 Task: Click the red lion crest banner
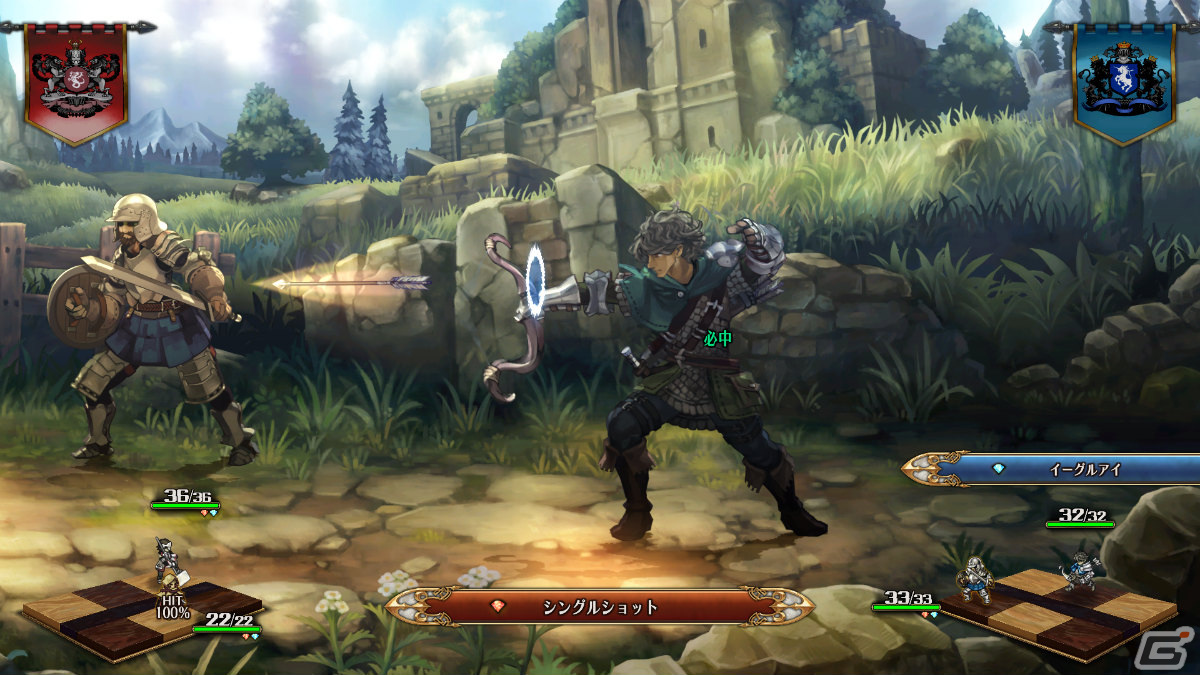75,80
